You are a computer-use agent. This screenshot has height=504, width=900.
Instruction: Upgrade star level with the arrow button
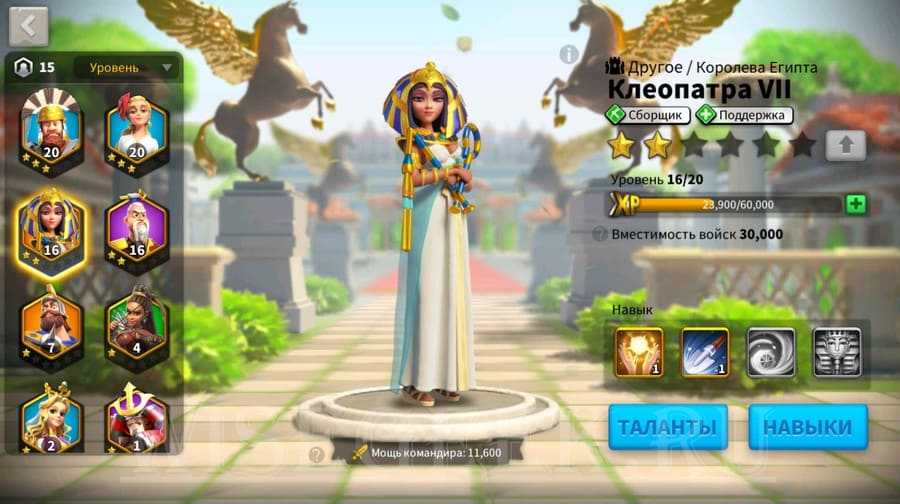(846, 145)
